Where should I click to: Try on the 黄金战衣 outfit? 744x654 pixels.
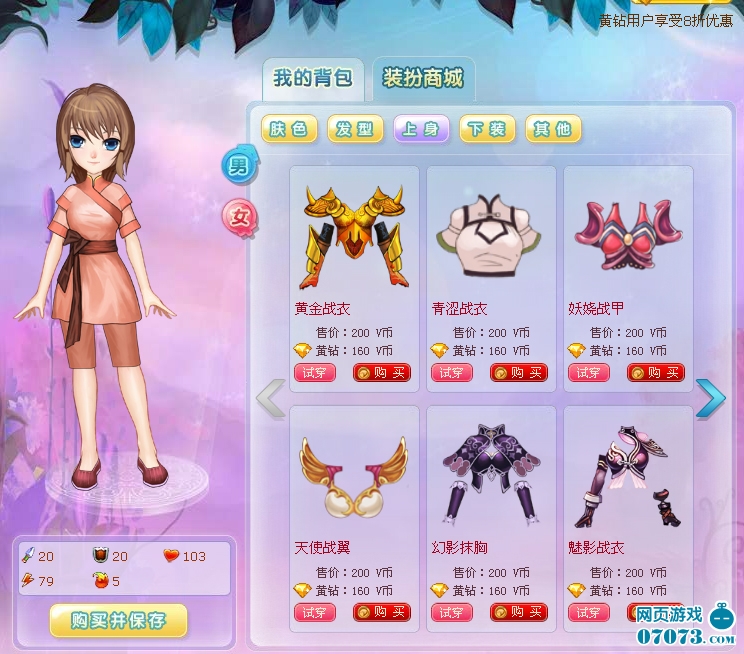(x=314, y=373)
